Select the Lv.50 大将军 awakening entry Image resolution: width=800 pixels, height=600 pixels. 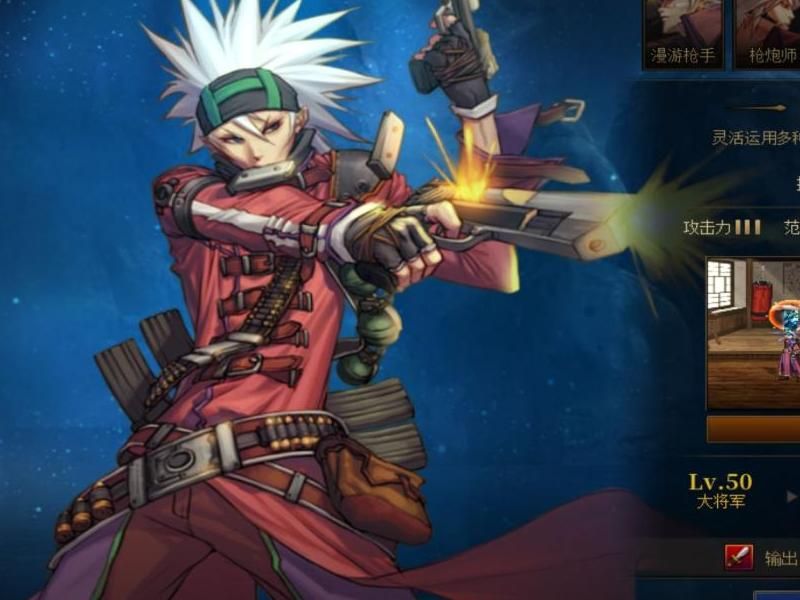coord(720,491)
